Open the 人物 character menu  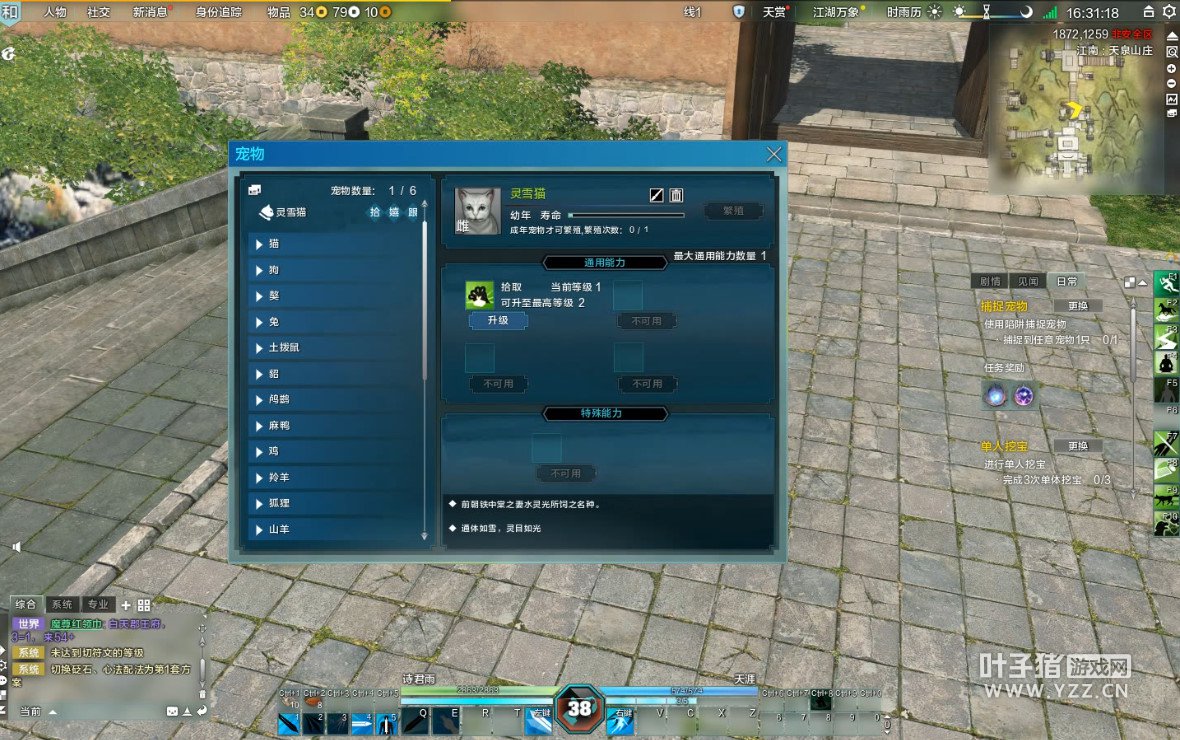55,12
